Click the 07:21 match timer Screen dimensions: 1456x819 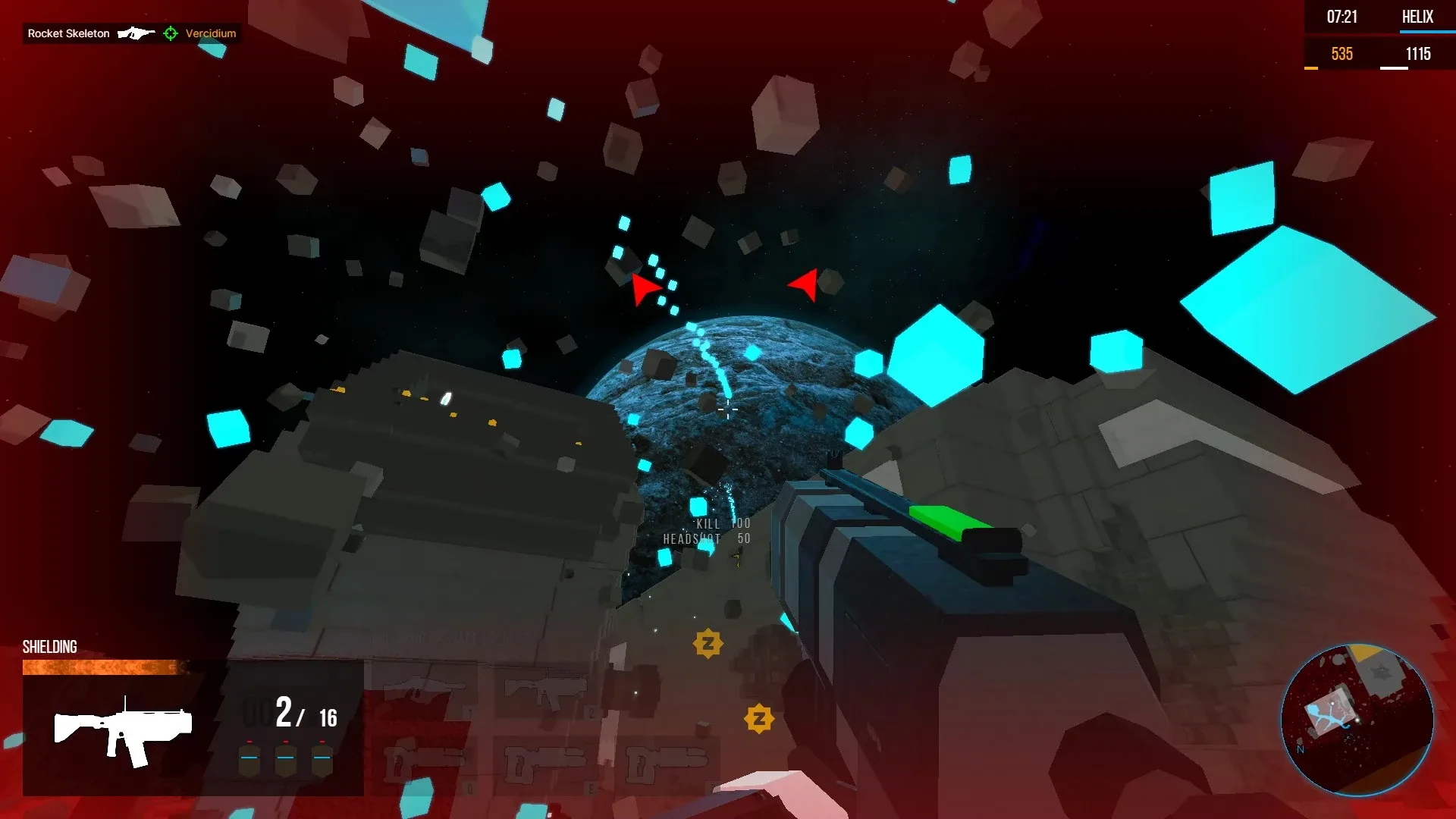(1341, 17)
